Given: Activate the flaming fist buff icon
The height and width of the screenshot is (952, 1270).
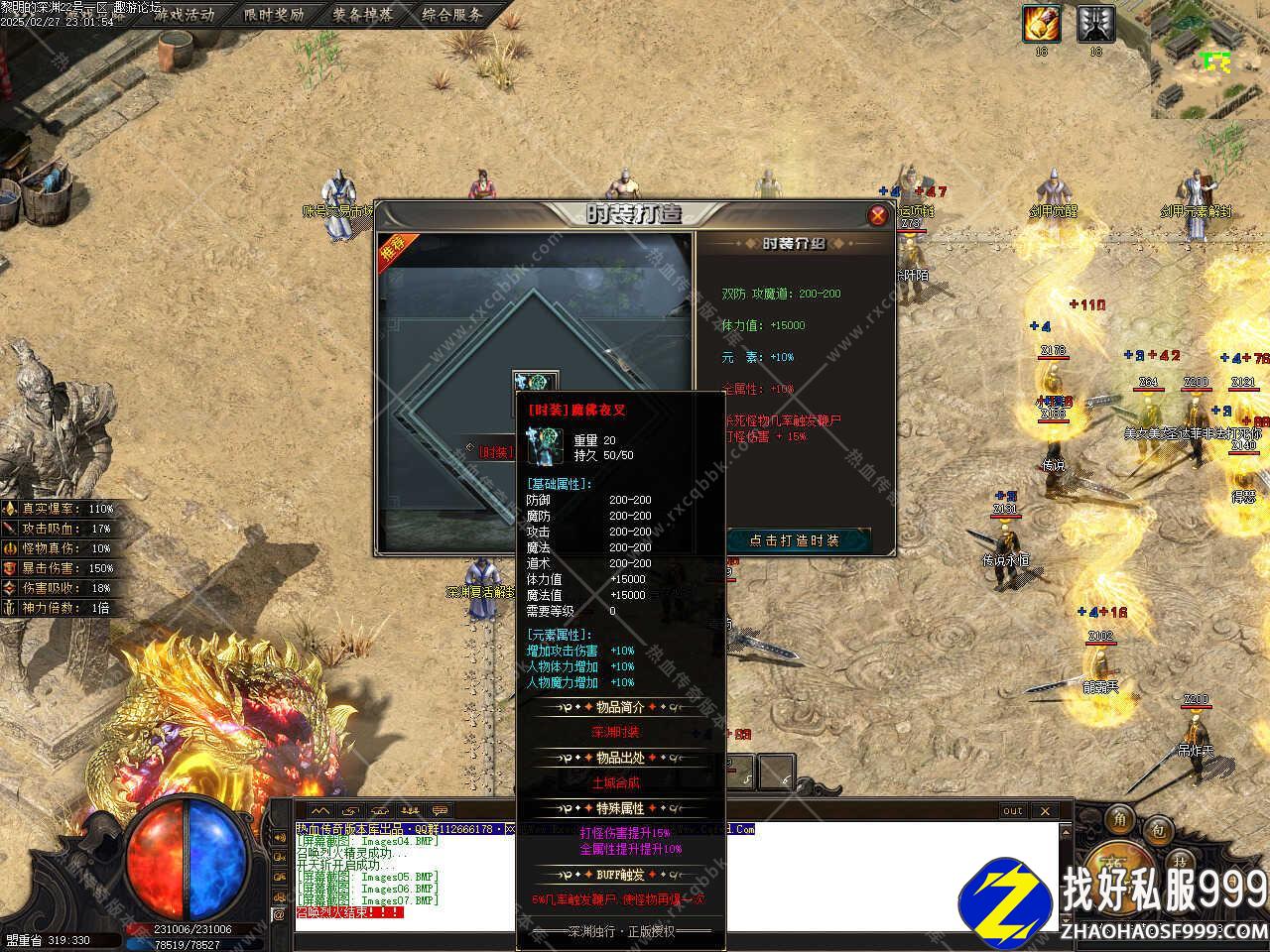Looking at the screenshot, I should pyautogui.click(x=1042, y=24).
